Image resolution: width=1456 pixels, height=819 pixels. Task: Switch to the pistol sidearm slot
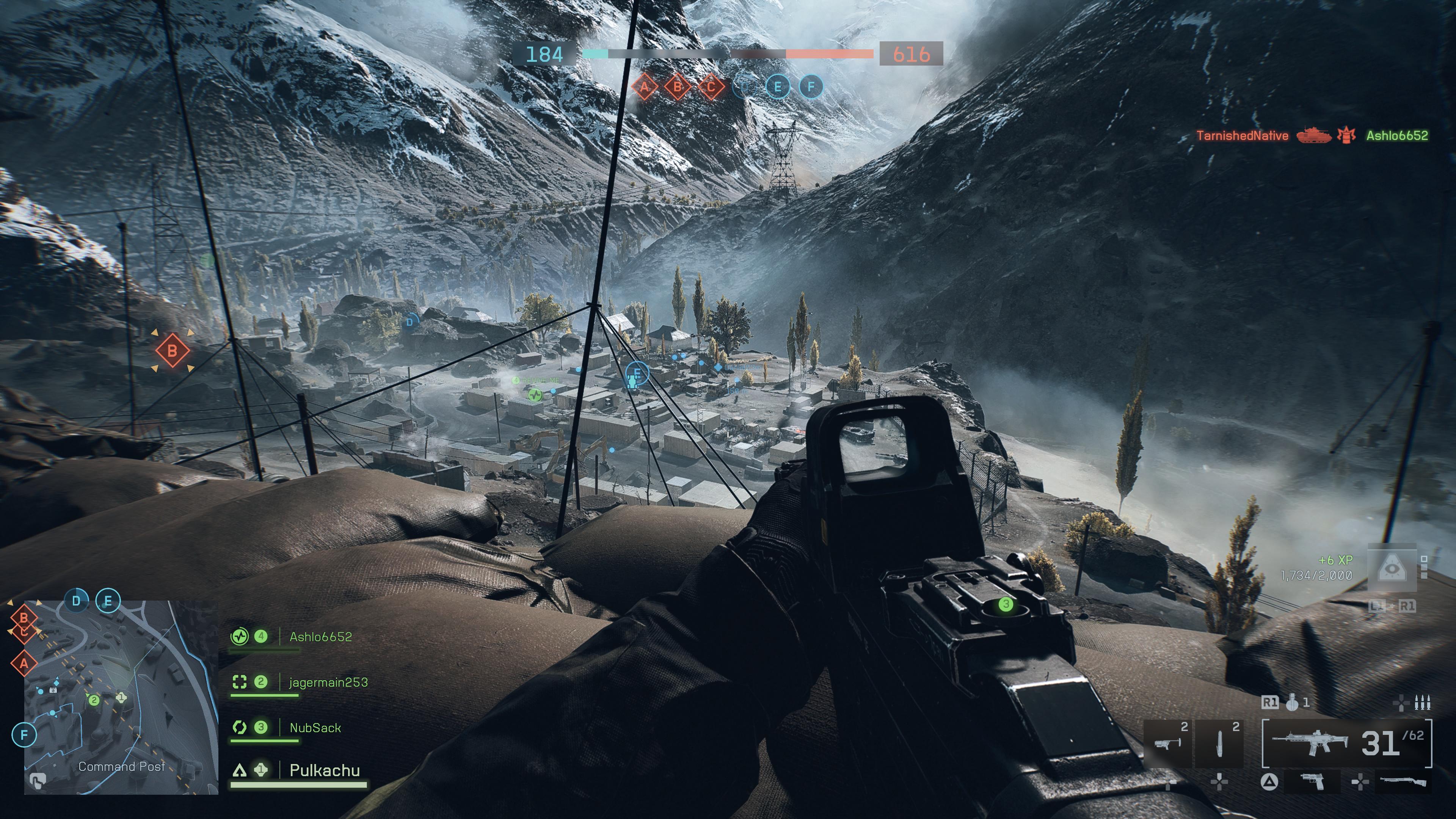coord(1312,782)
